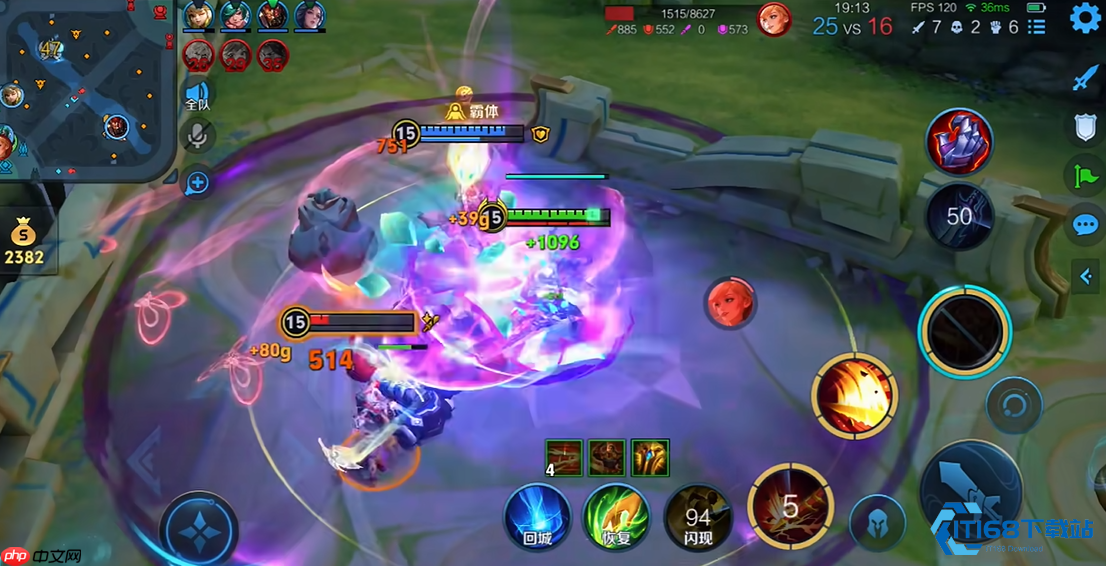Target the red-haired enemy hero portrait

[x=730, y=303]
